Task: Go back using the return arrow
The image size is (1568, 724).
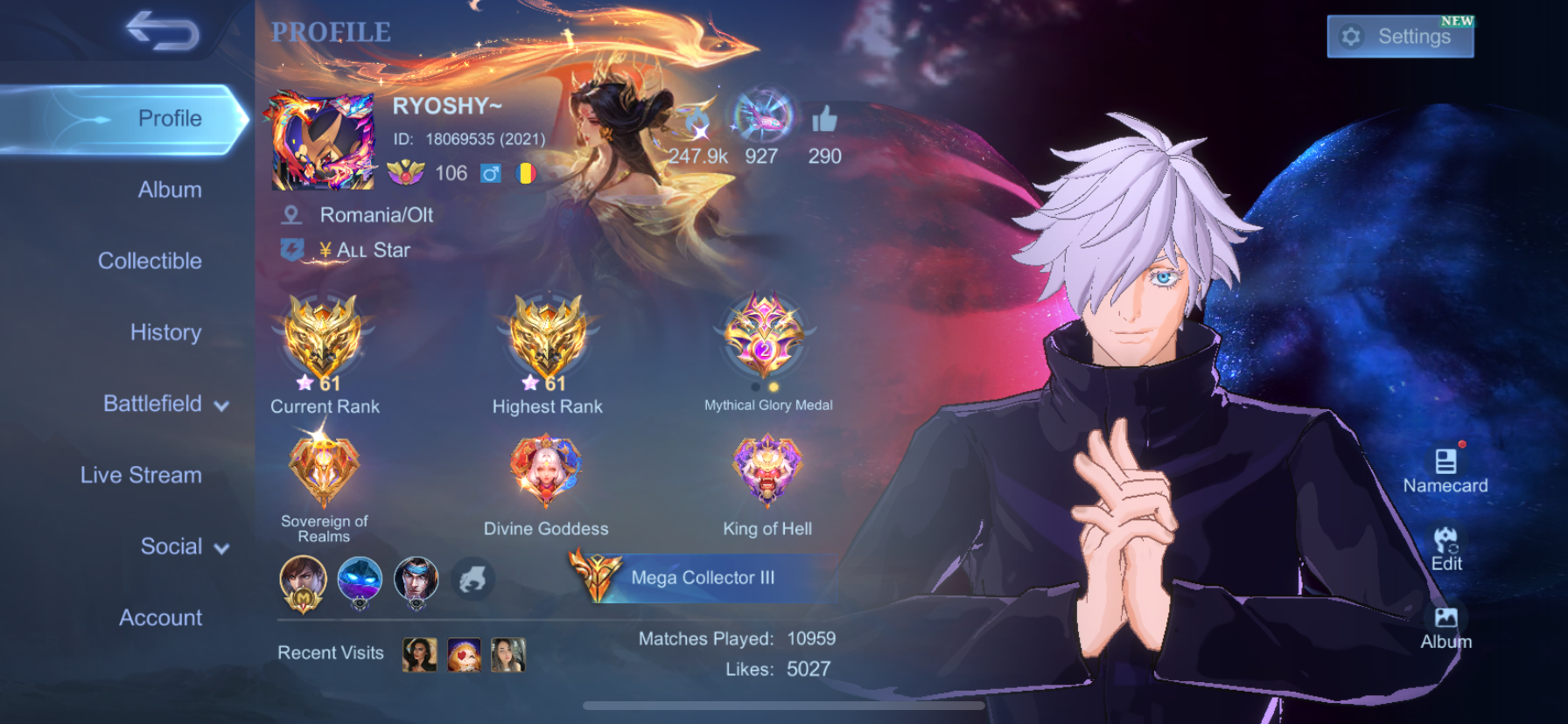Action: [163, 31]
